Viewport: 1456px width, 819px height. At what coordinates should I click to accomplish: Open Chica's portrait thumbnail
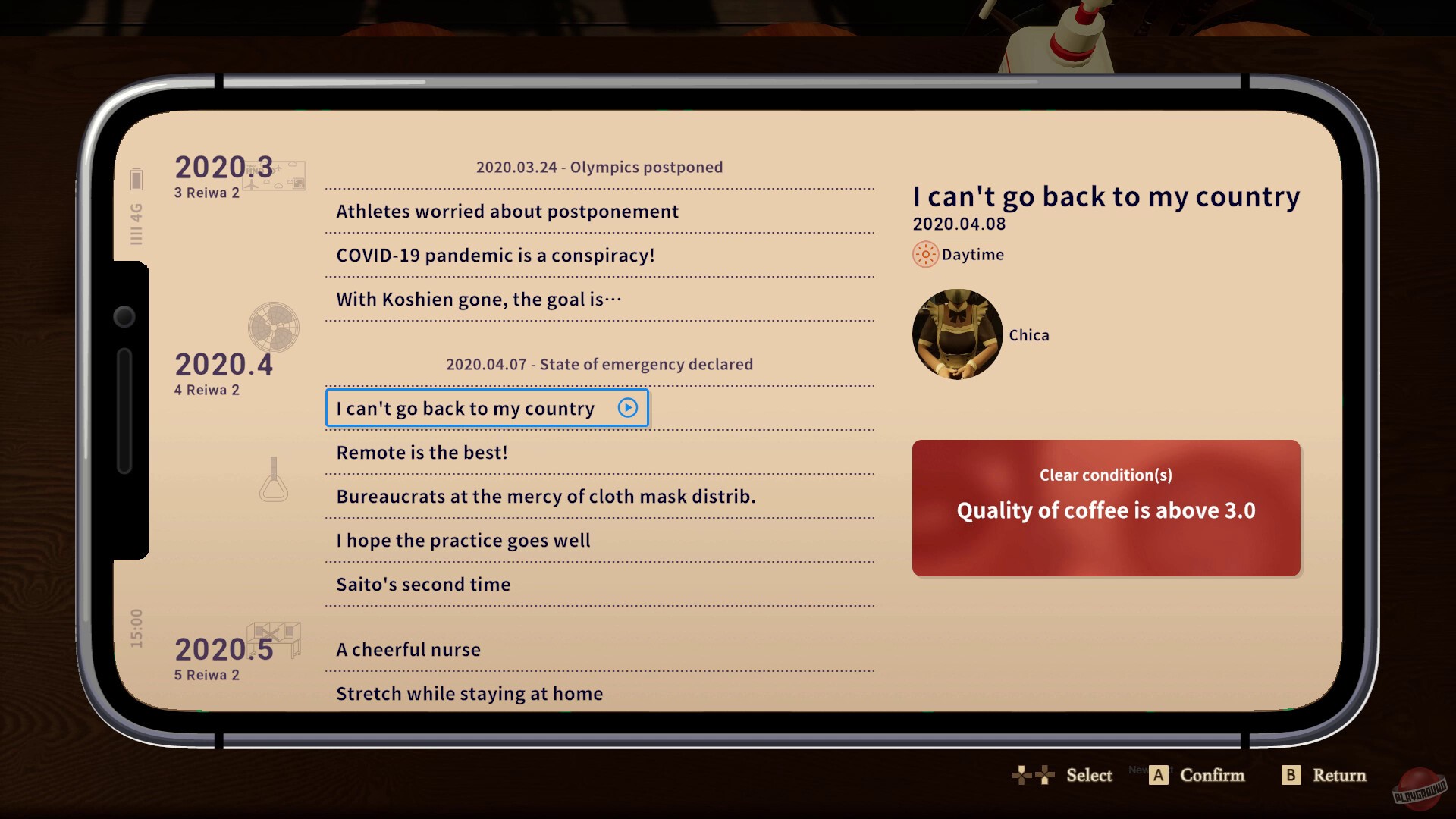[x=957, y=334]
